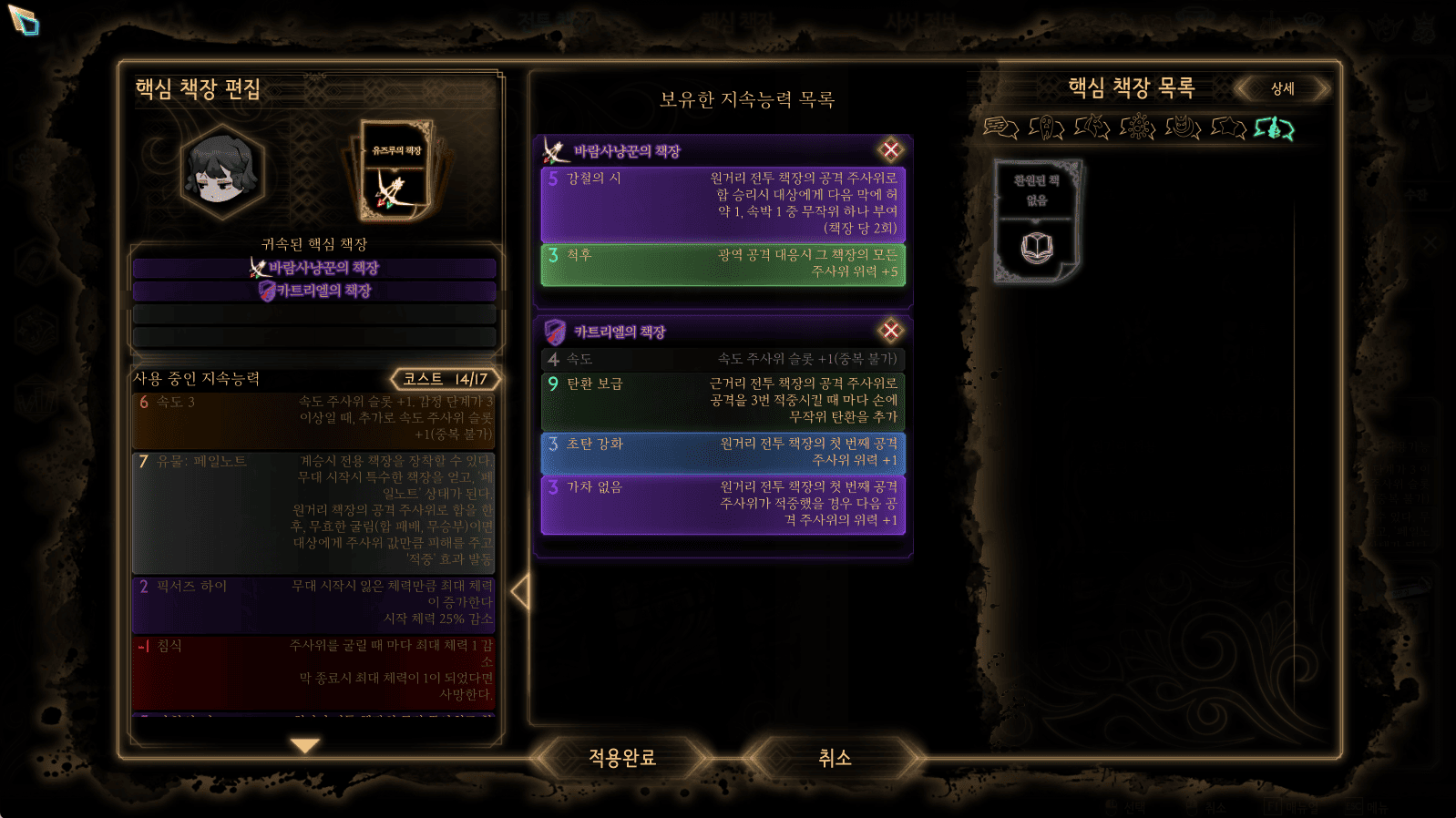Remove the 바람사냥꾼의 책장 with its X button

890,150
